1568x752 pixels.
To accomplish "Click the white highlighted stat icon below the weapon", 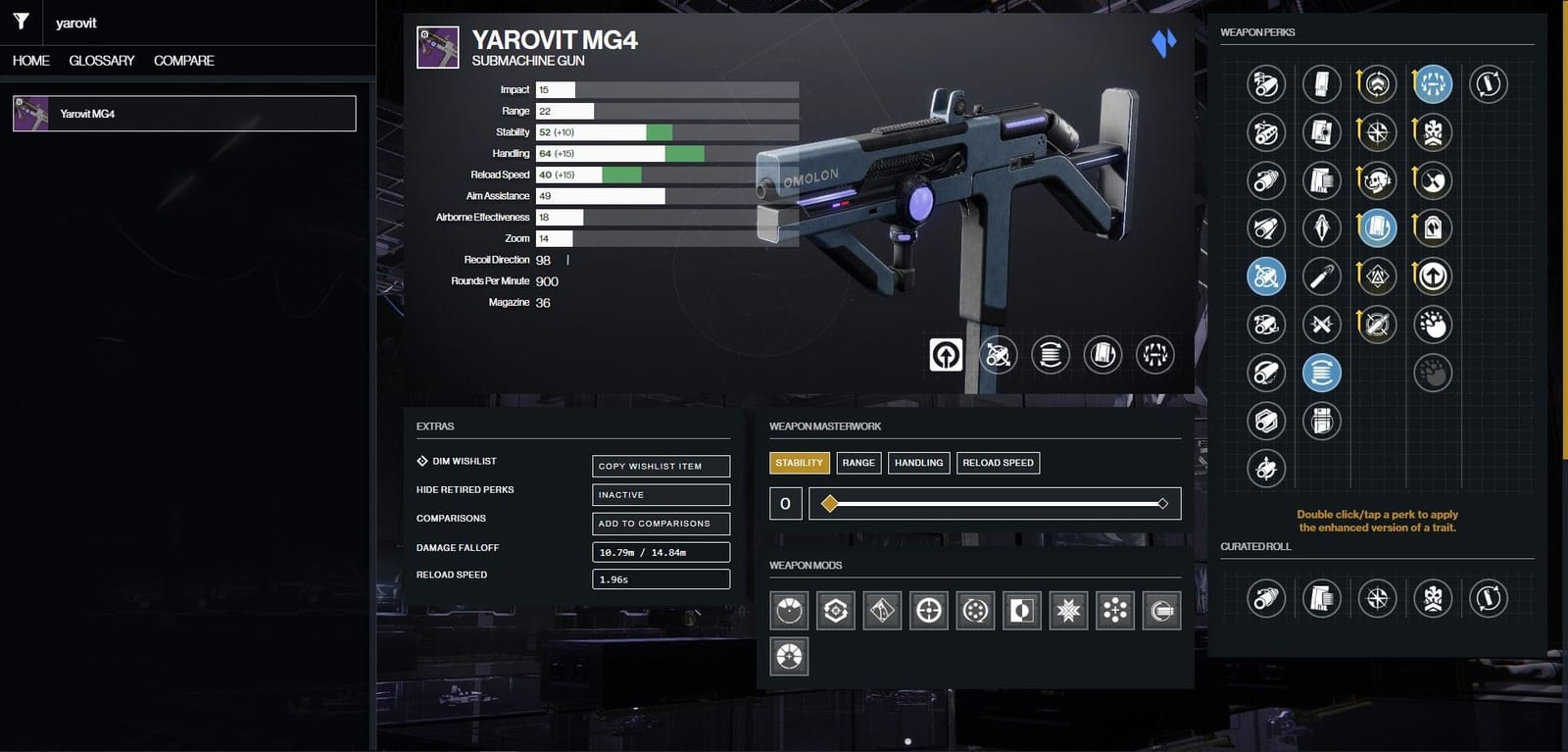I will (x=945, y=355).
